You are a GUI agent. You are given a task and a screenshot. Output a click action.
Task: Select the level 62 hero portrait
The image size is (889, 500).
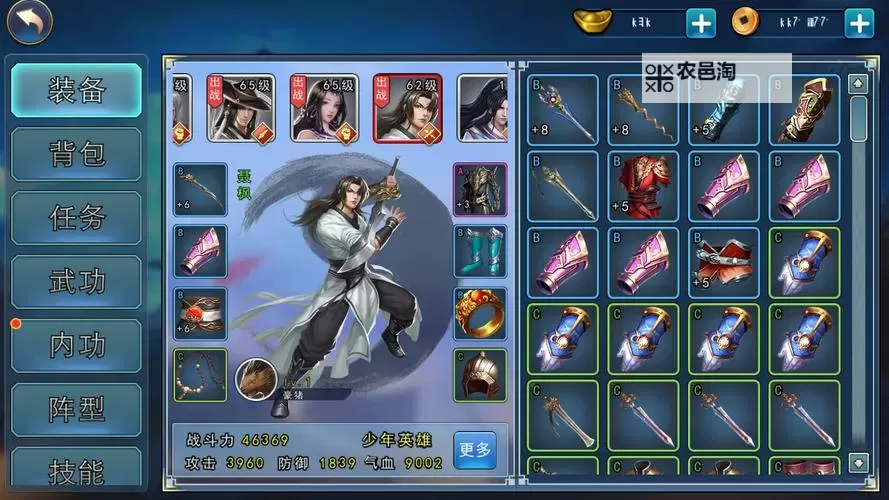click(x=407, y=107)
